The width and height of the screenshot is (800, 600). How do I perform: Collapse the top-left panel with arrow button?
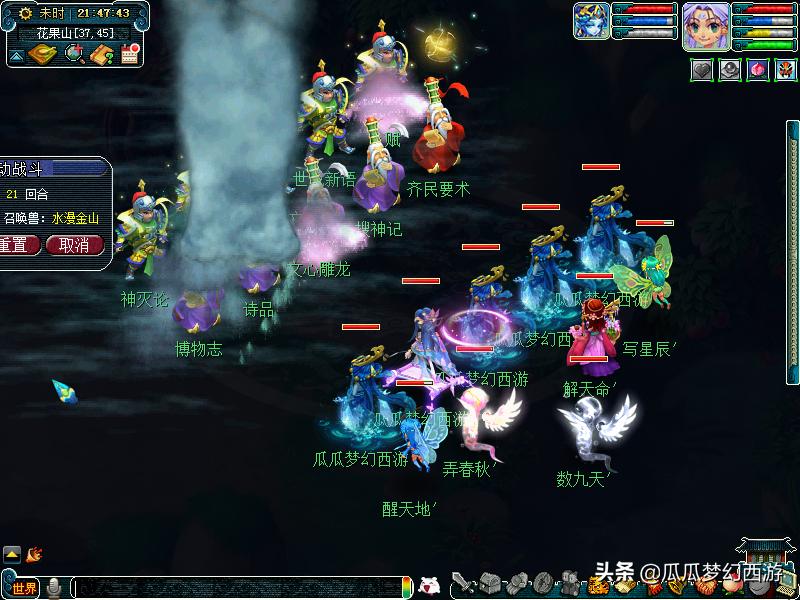click(x=17, y=55)
